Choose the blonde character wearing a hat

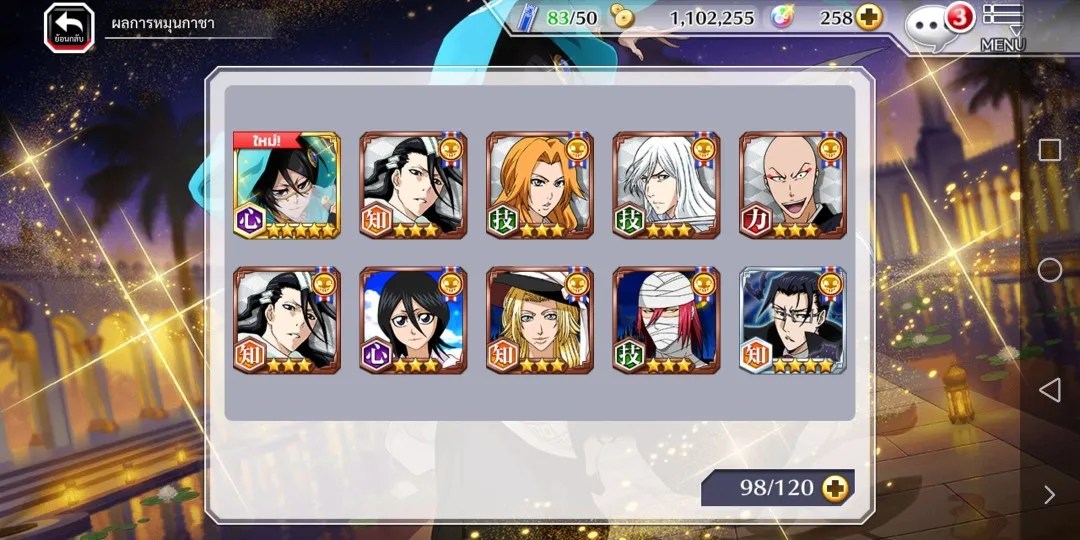[x=540, y=320]
